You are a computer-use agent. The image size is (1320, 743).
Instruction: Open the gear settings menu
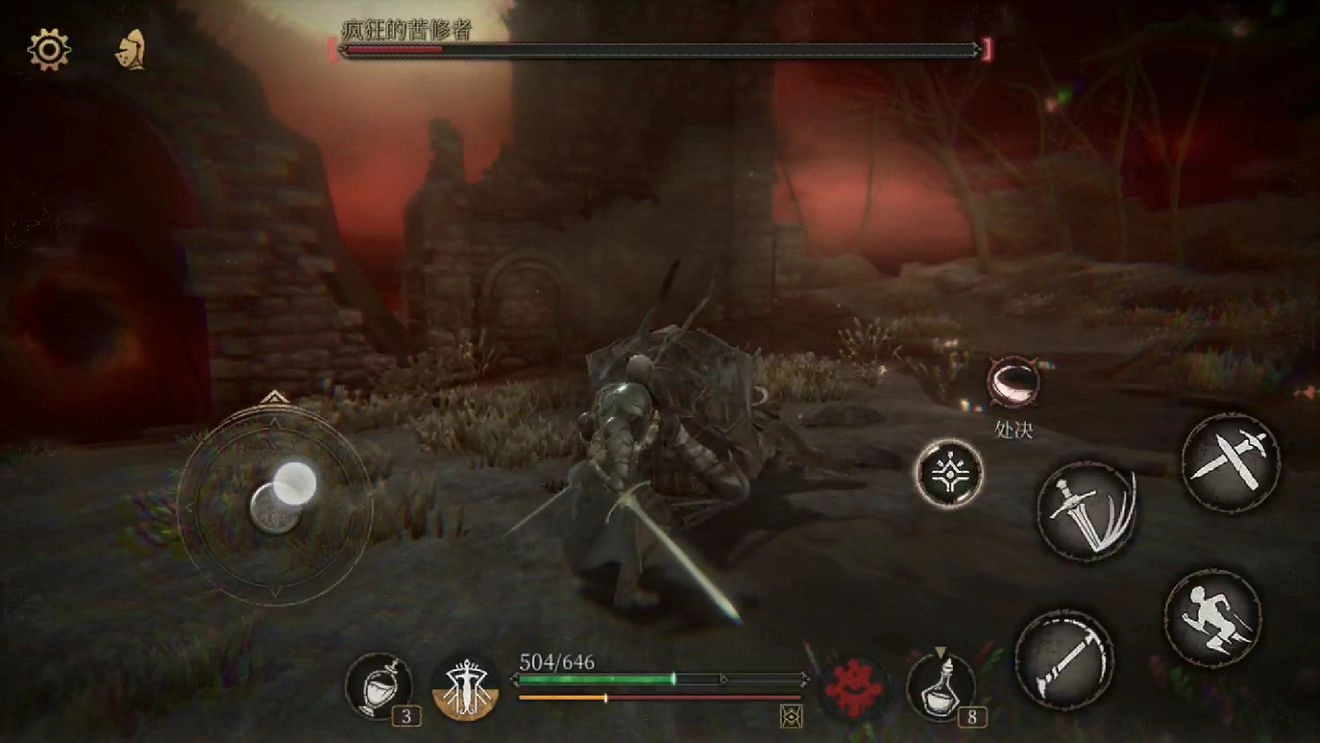49,50
